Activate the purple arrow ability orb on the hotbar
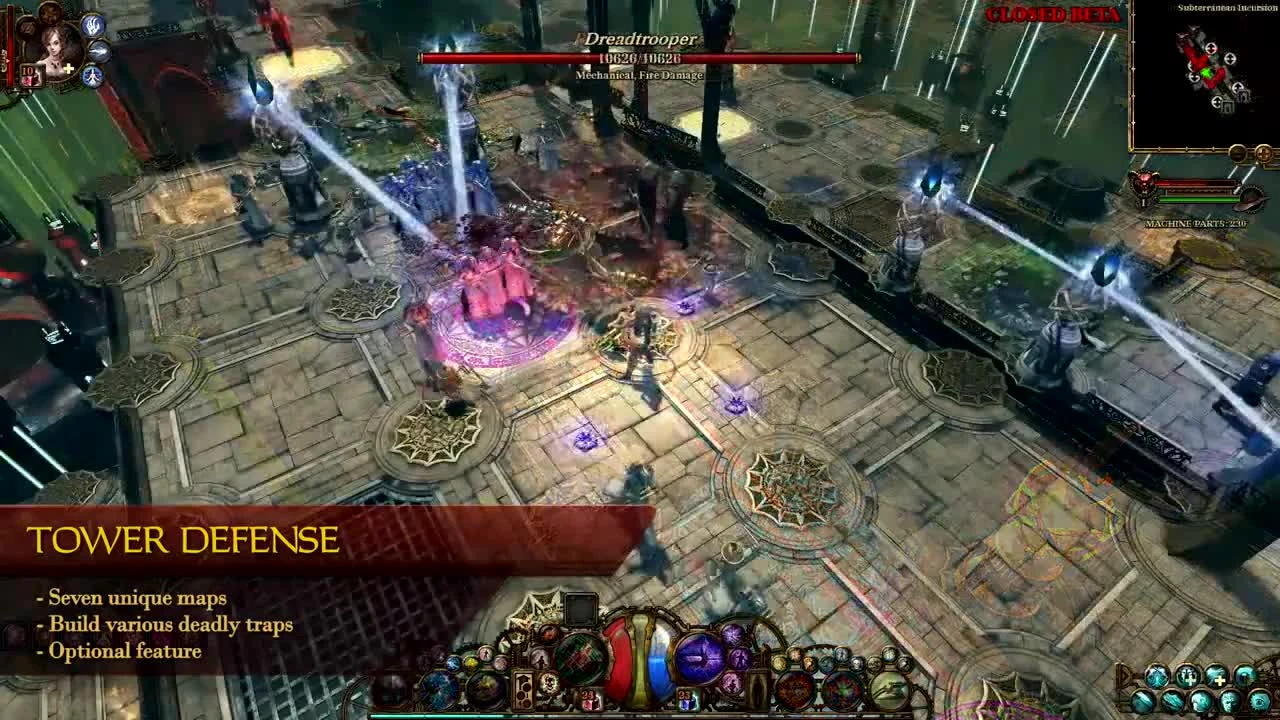The image size is (1280, 720). pyautogui.click(x=700, y=657)
